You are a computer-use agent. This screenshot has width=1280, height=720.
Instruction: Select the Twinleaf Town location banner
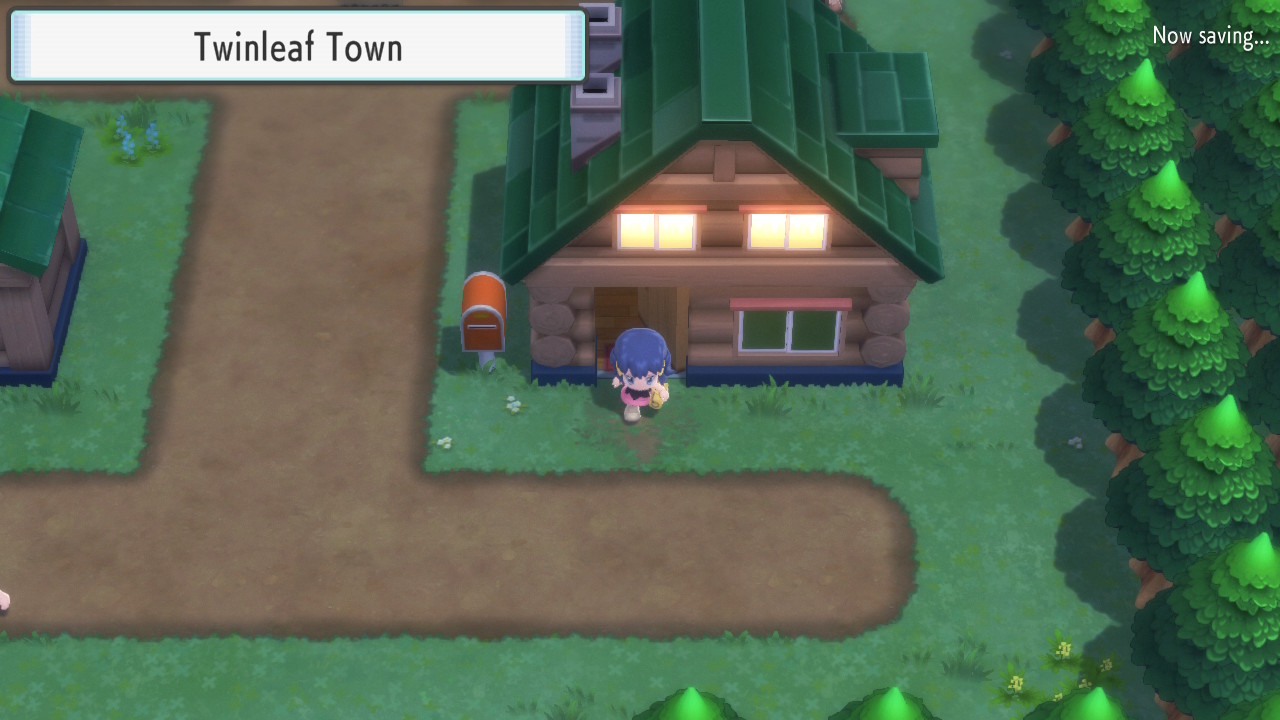point(295,46)
